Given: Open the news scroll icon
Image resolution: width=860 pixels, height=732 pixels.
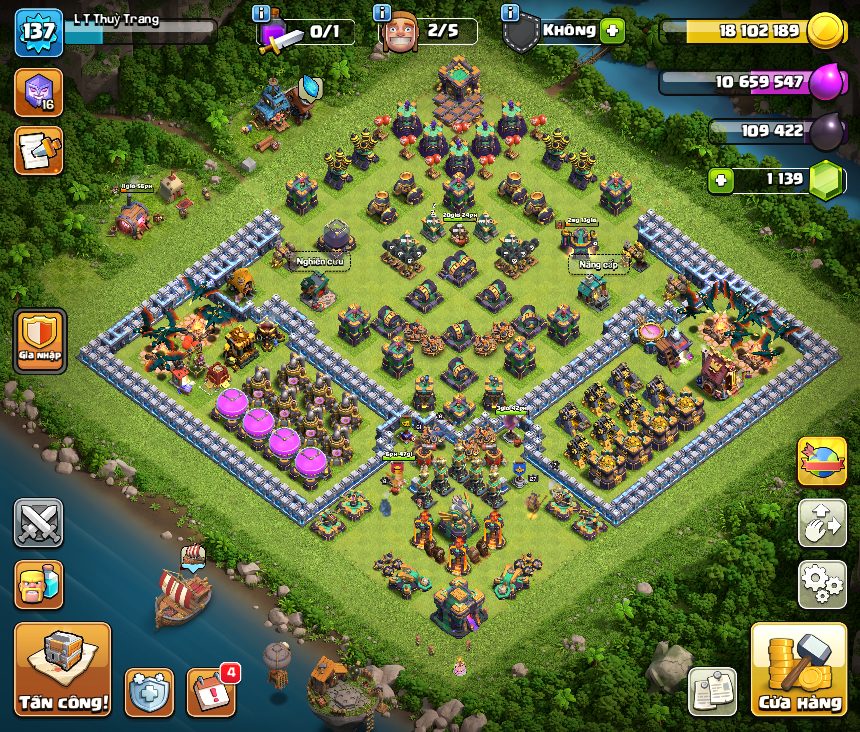Looking at the screenshot, I should pos(39,150).
